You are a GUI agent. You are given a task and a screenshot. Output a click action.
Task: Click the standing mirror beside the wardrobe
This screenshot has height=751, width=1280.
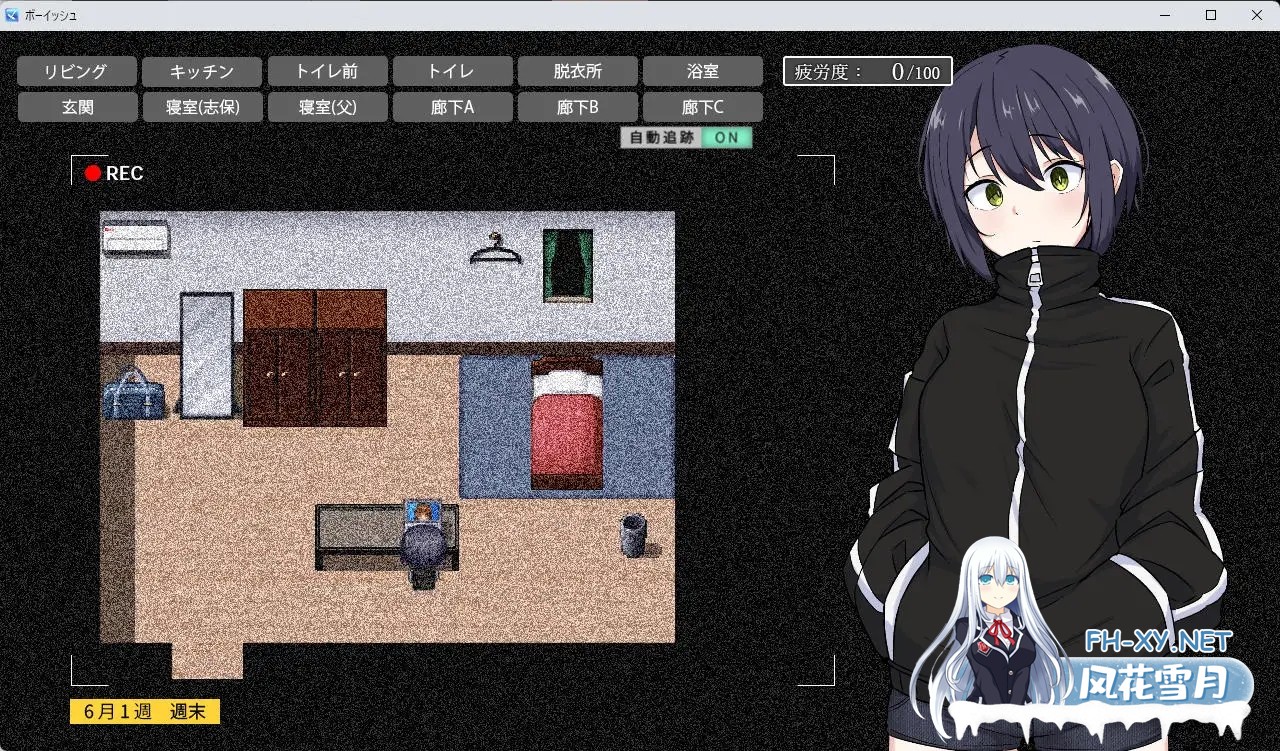point(209,355)
